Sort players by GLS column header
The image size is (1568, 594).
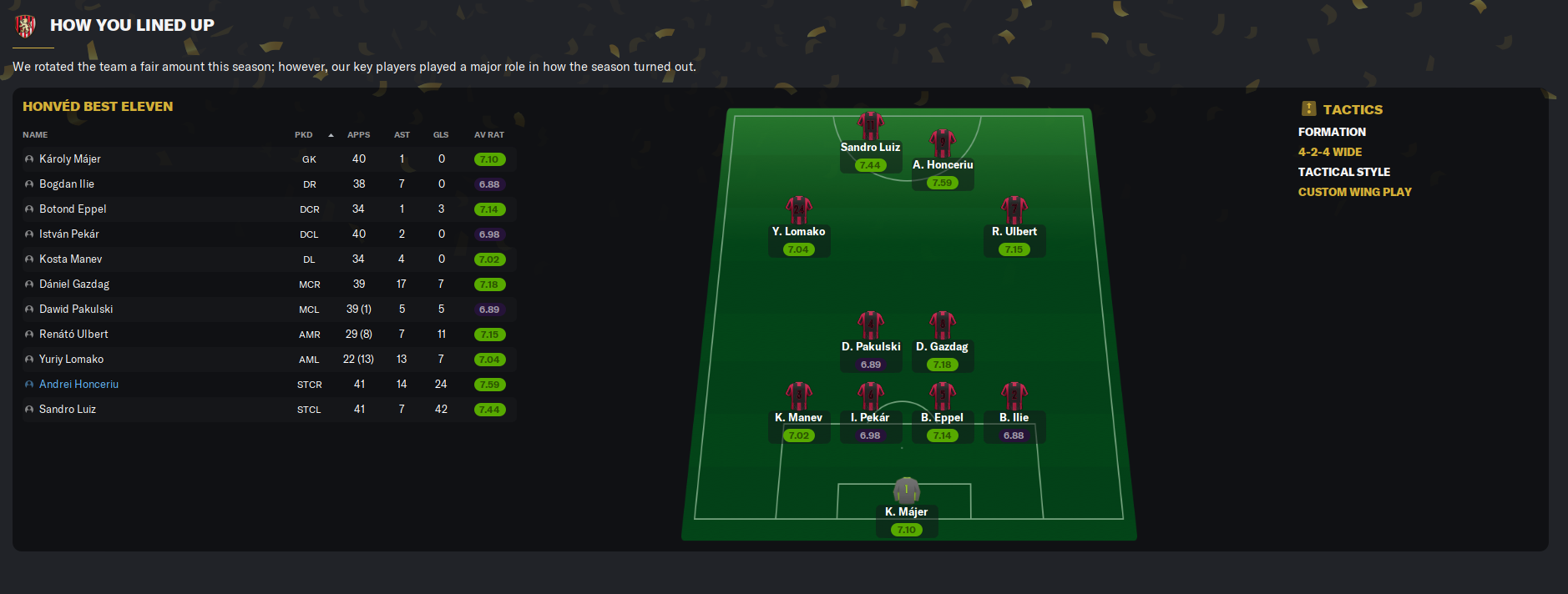pyautogui.click(x=441, y=135)
